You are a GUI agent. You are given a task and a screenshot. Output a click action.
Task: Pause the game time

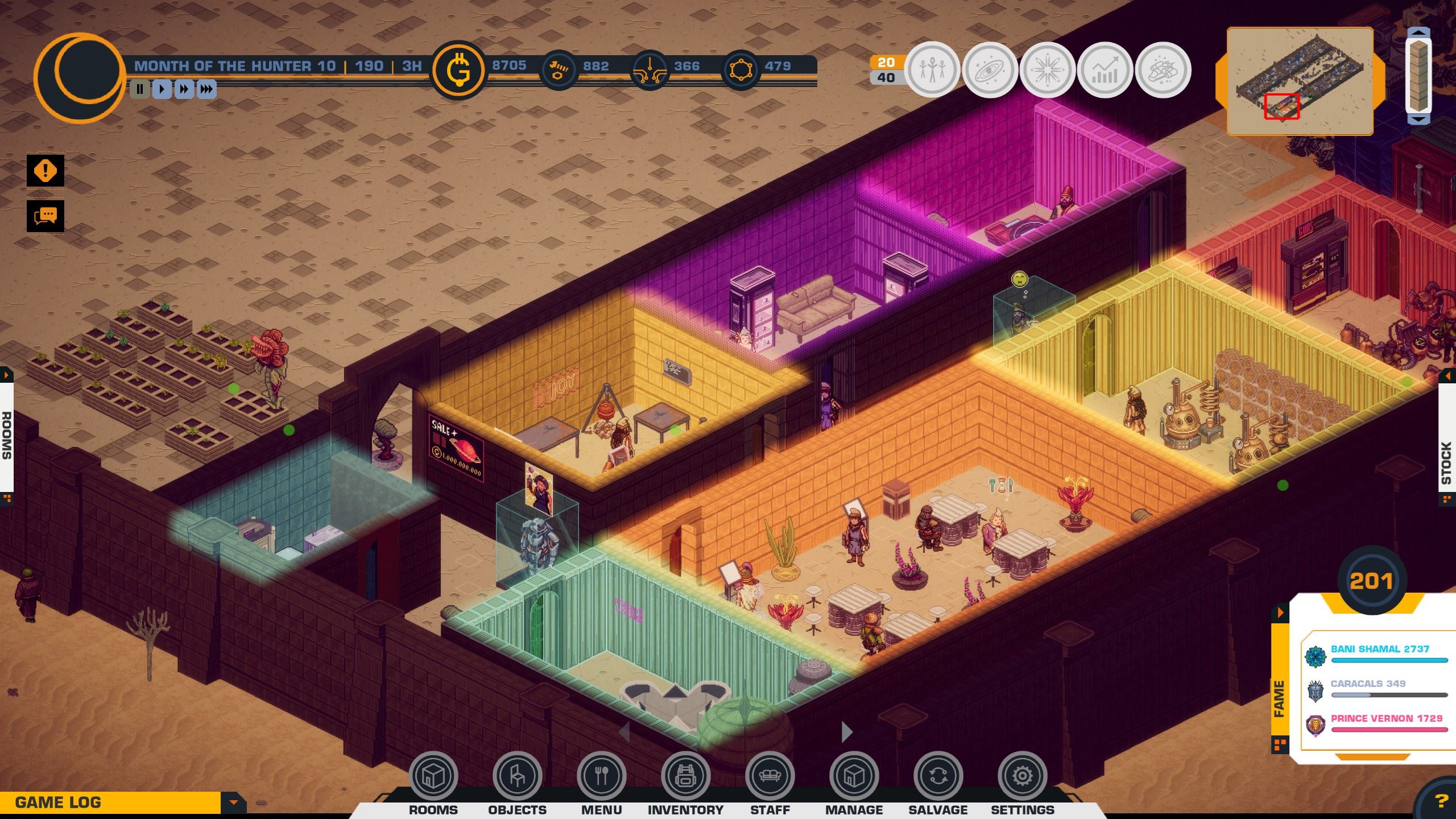pos(140,89)
